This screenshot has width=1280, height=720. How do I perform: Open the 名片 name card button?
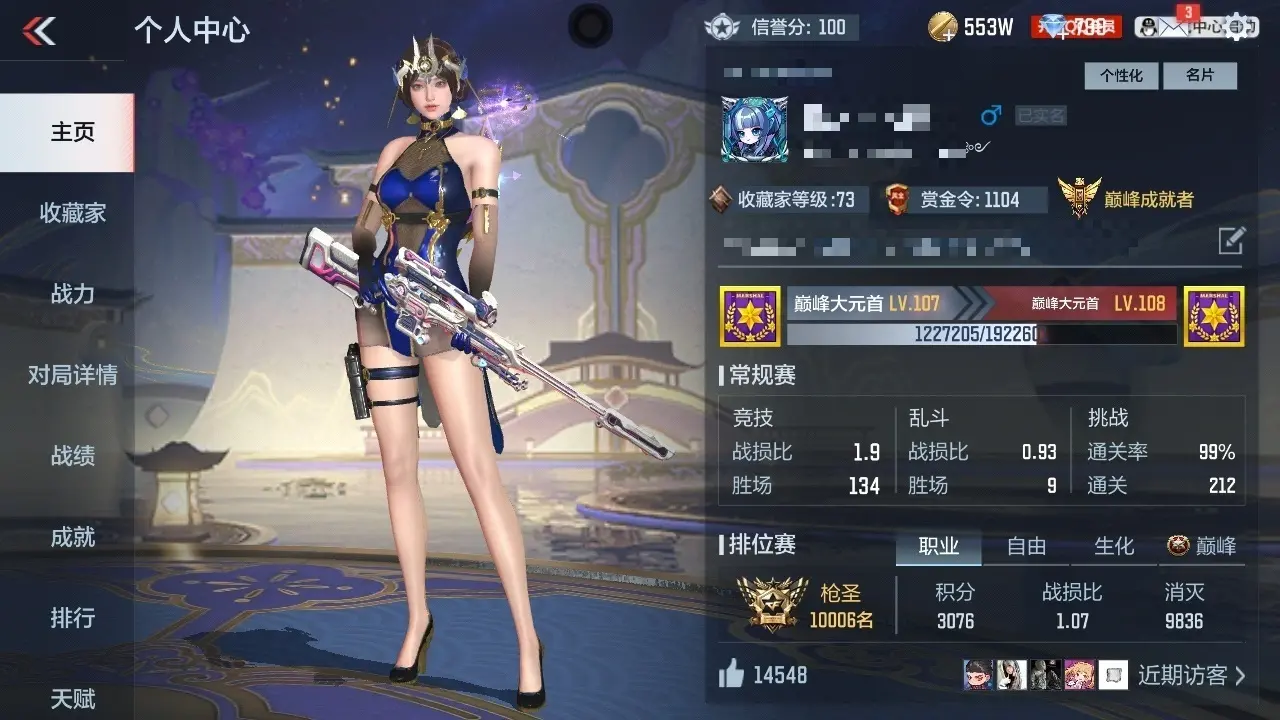1199,76
